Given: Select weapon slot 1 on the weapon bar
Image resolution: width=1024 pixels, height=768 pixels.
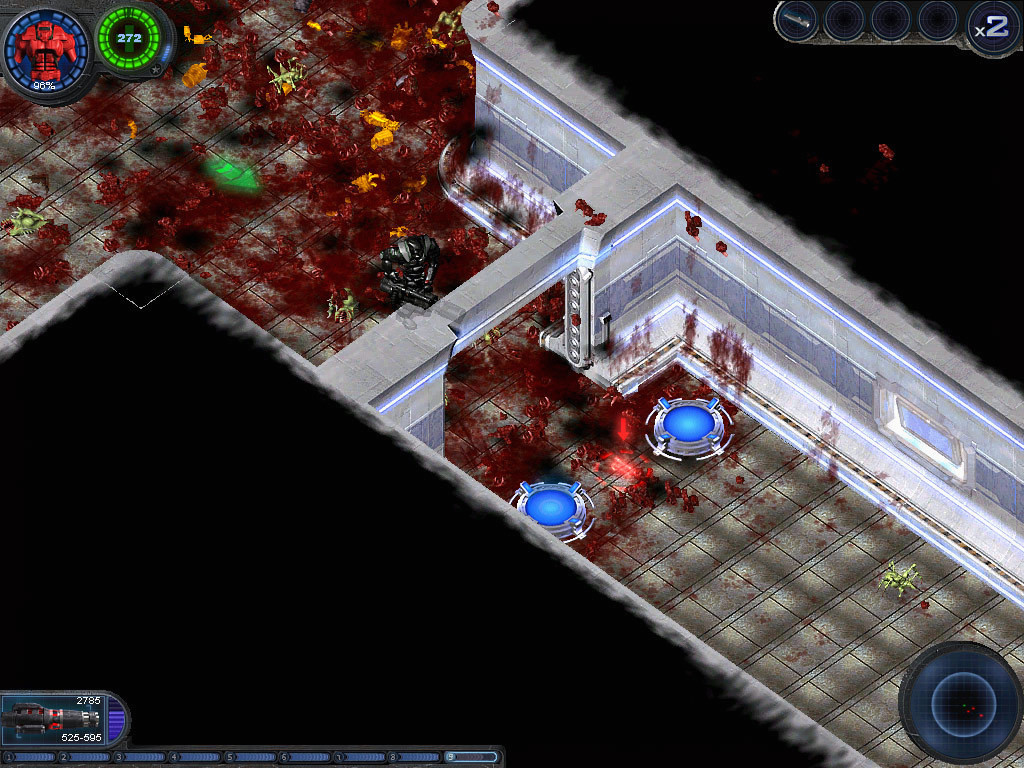Looking at the screenshot, I should [28, 757].
